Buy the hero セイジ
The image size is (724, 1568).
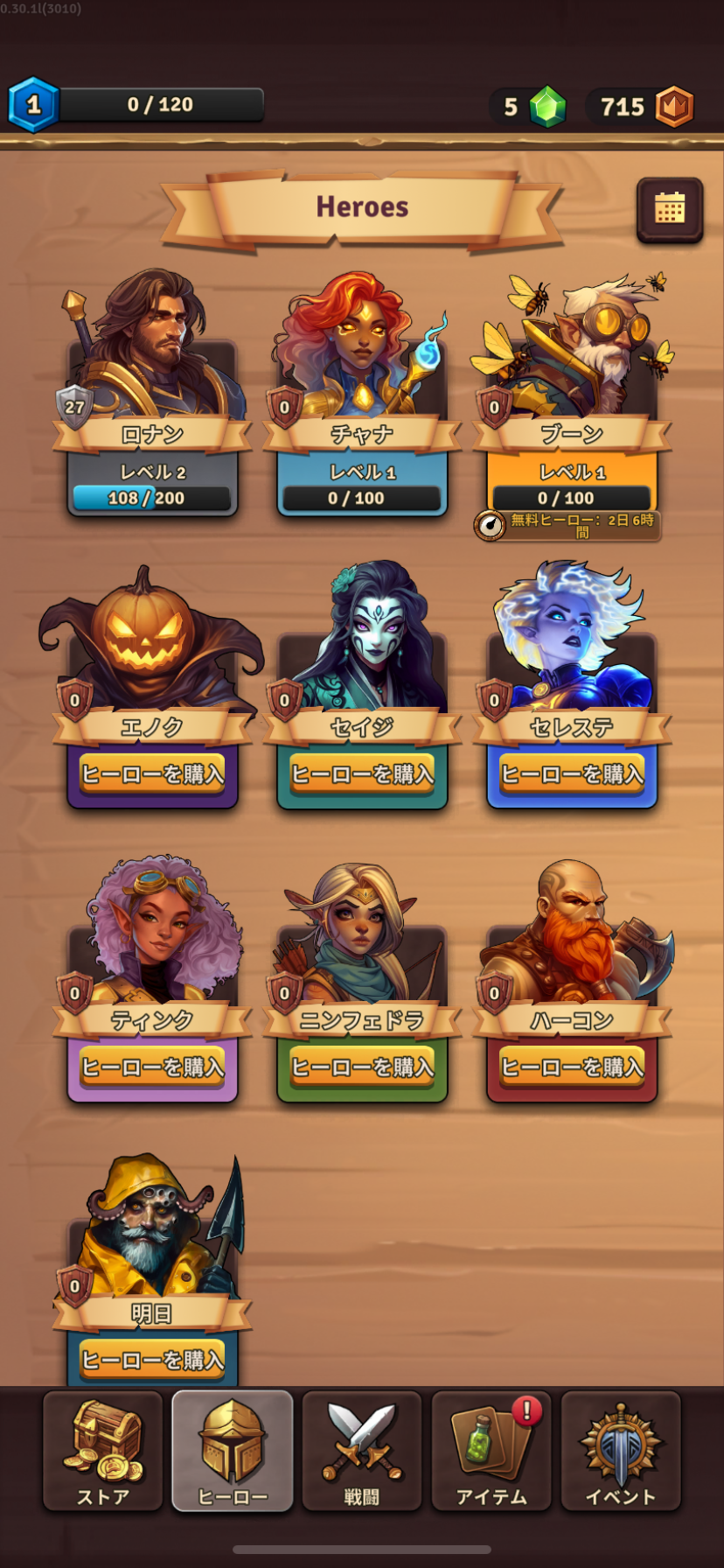[362, 774]
